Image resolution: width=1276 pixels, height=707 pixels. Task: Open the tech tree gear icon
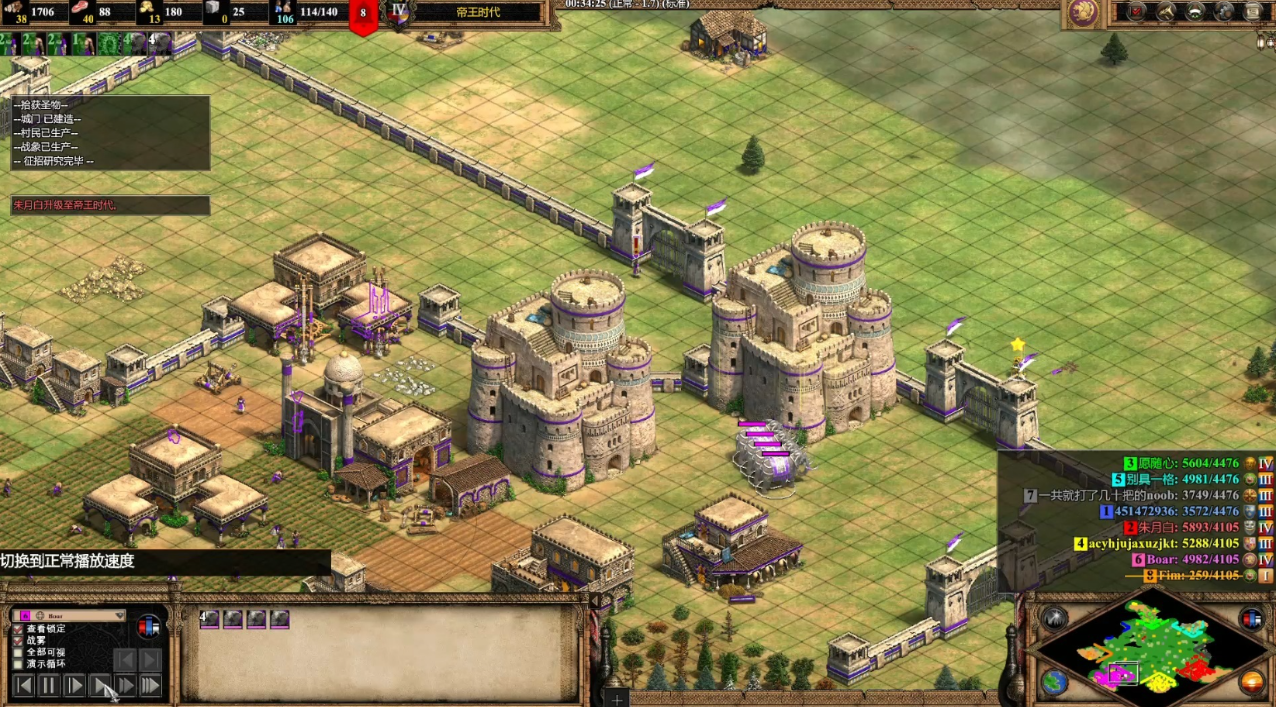coord(1224,12)
